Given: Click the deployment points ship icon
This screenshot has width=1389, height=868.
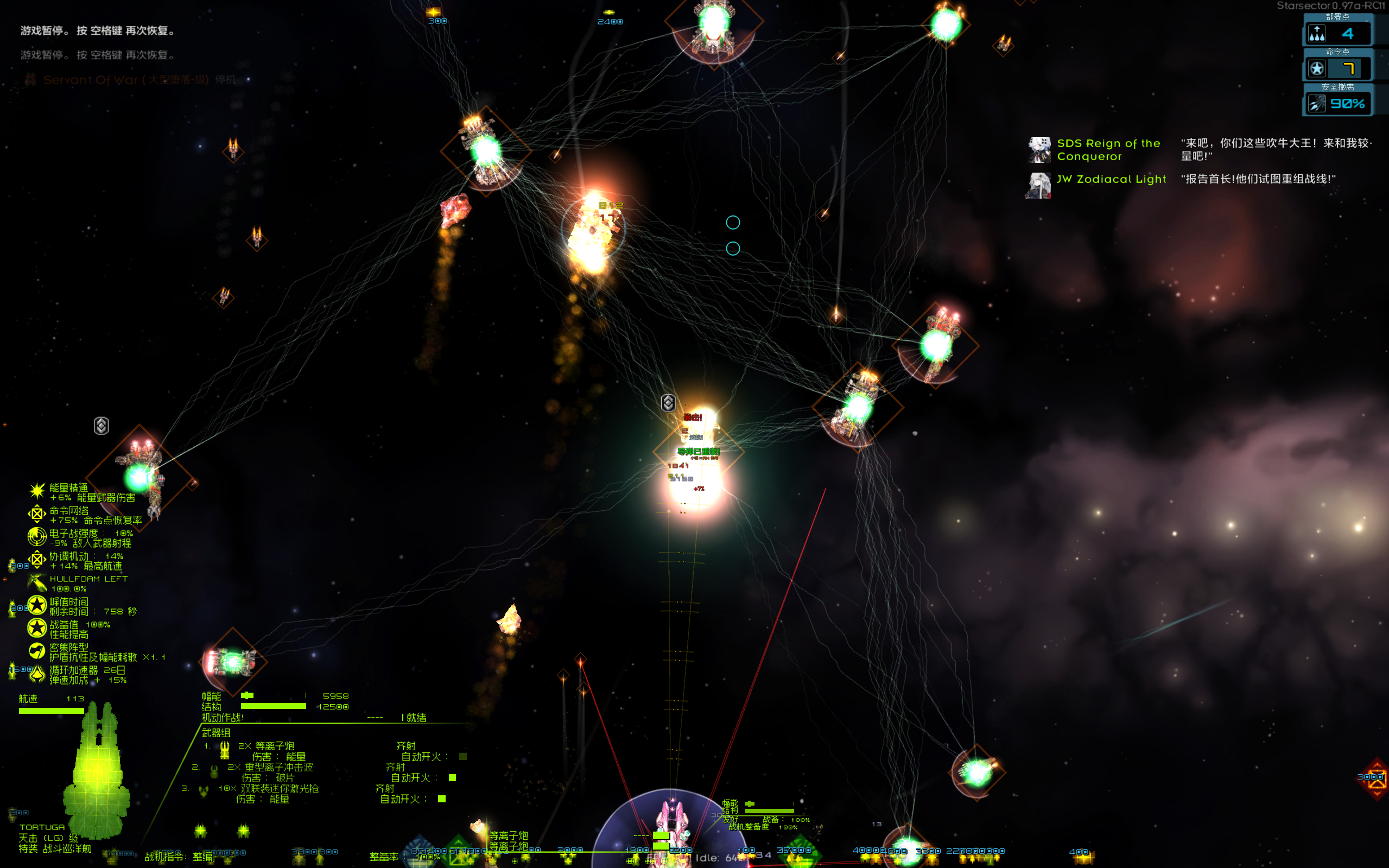Looking at the screenshot, I should coord(1317,34).
